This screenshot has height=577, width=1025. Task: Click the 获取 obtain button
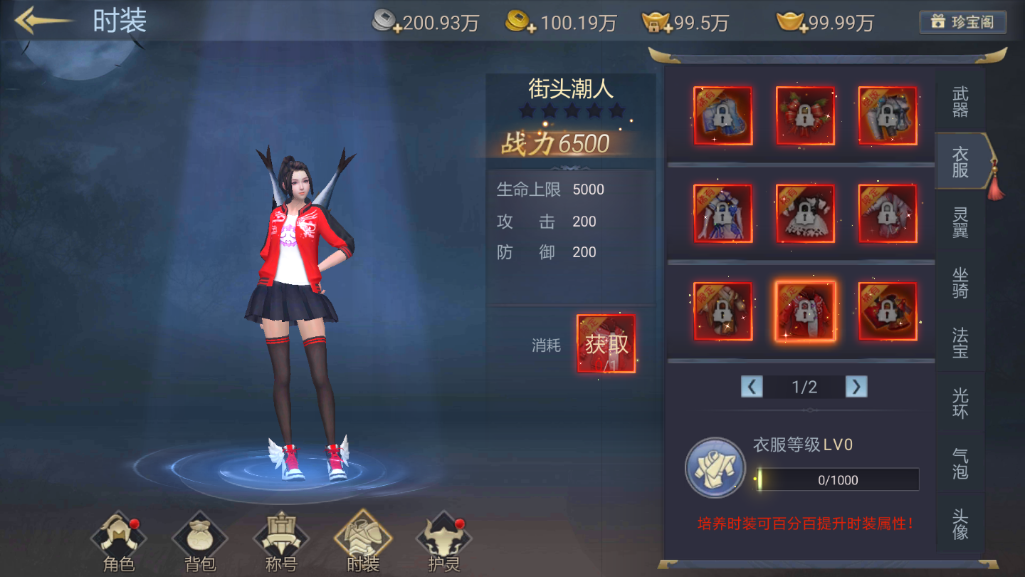[606, 344]
